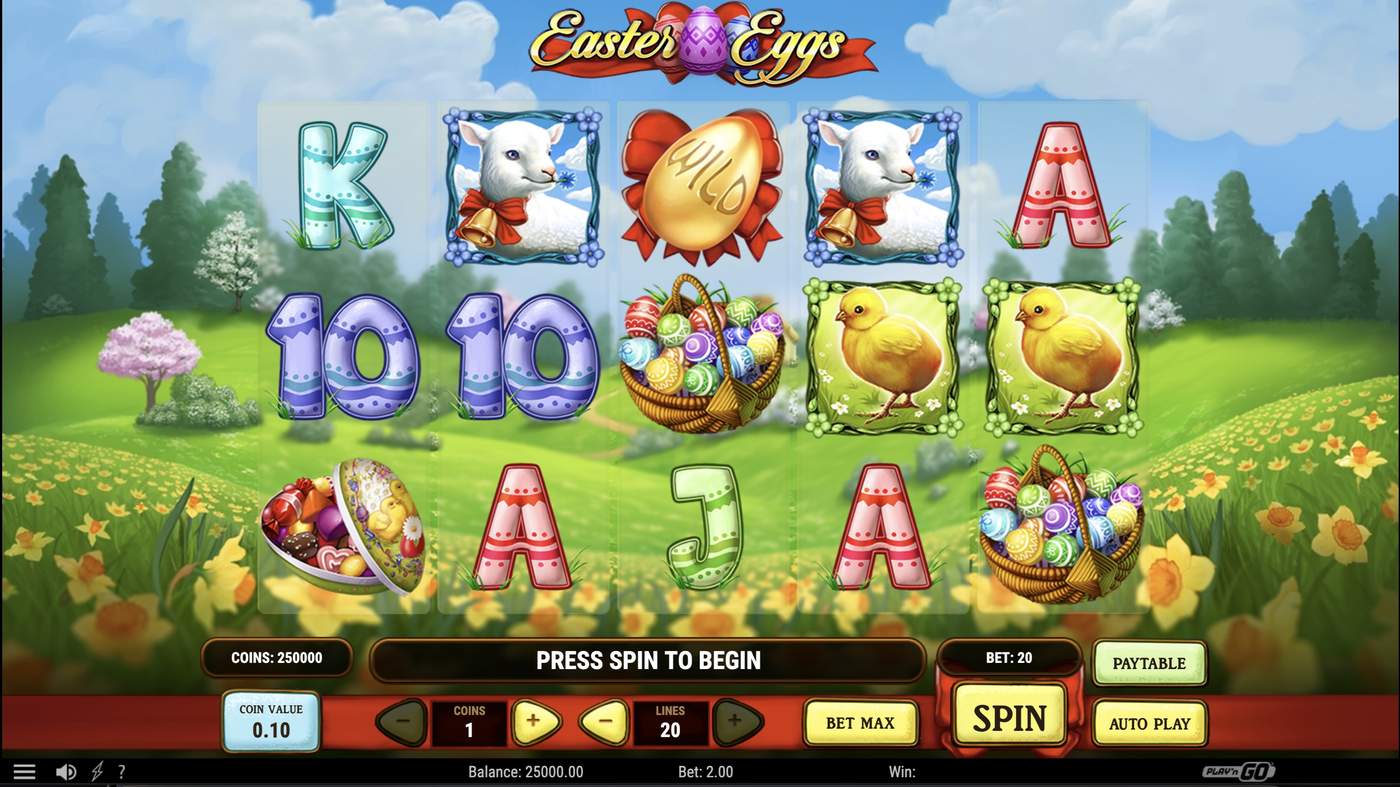This screenshot has width=1400, height=787.
Task: Increase lines with the plus arrow
Action: point(735,722)
